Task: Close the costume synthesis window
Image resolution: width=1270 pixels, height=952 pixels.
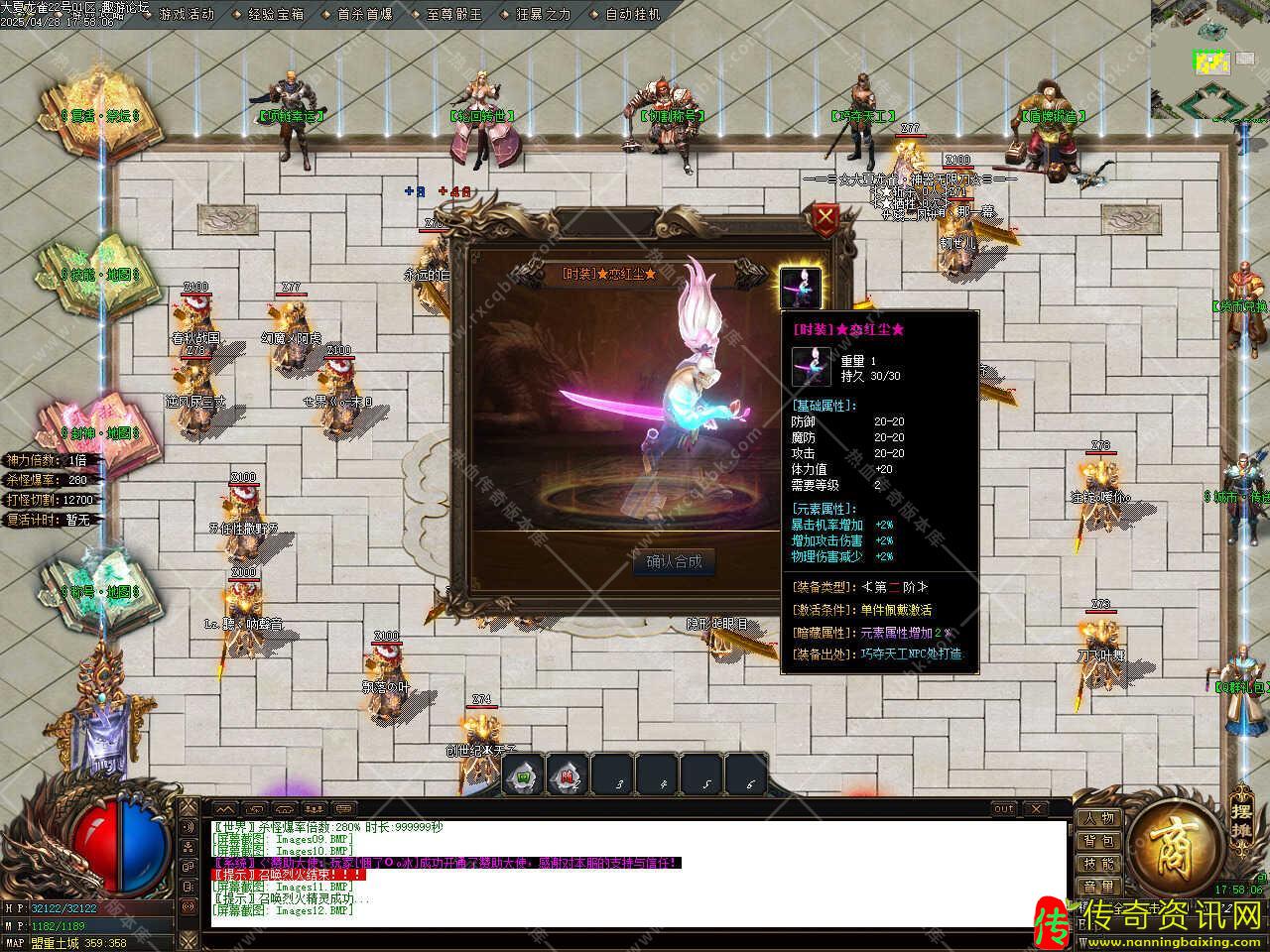Action: click(x=825, y=217)
